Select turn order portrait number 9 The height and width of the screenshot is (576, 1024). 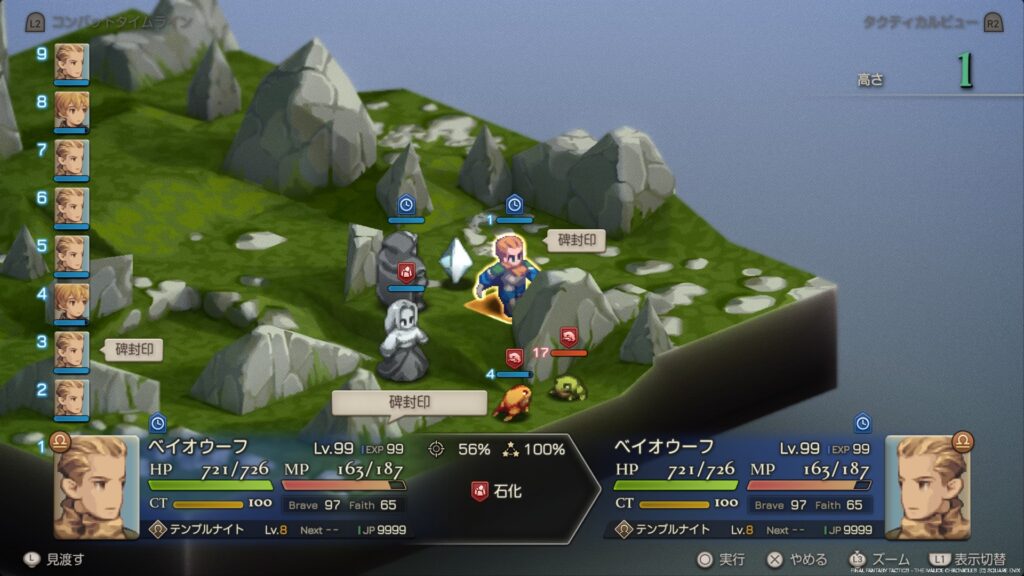(72, 60)
